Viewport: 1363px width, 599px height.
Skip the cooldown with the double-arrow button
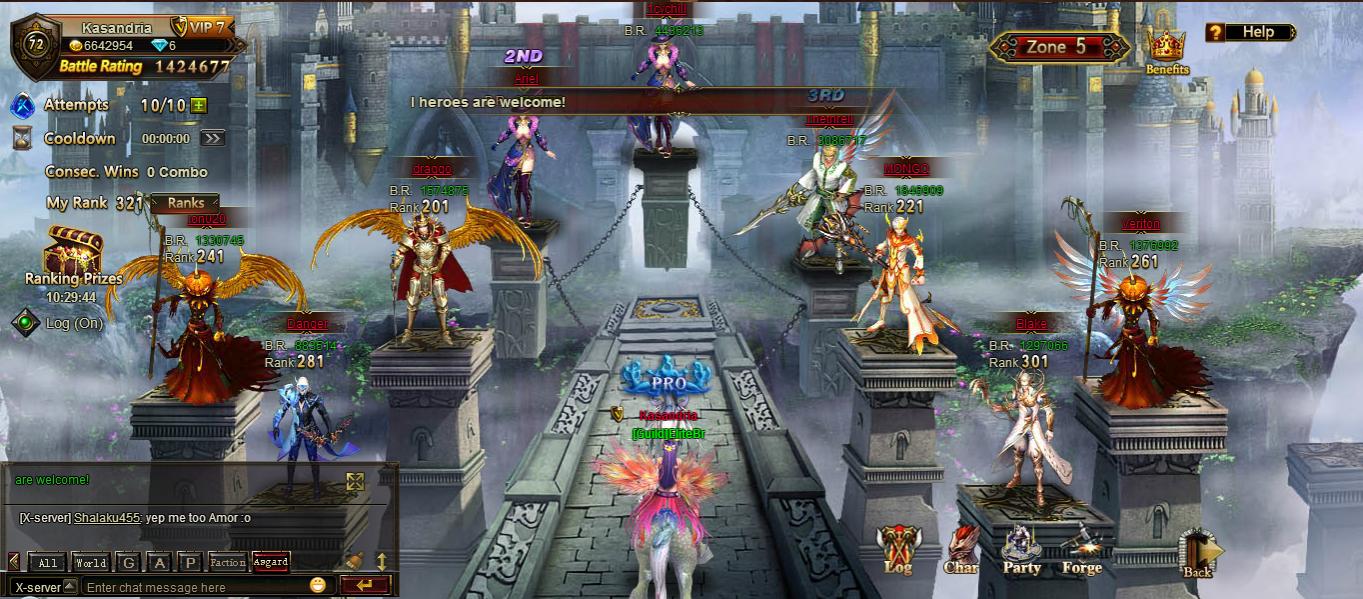click(x=212, y=139)
